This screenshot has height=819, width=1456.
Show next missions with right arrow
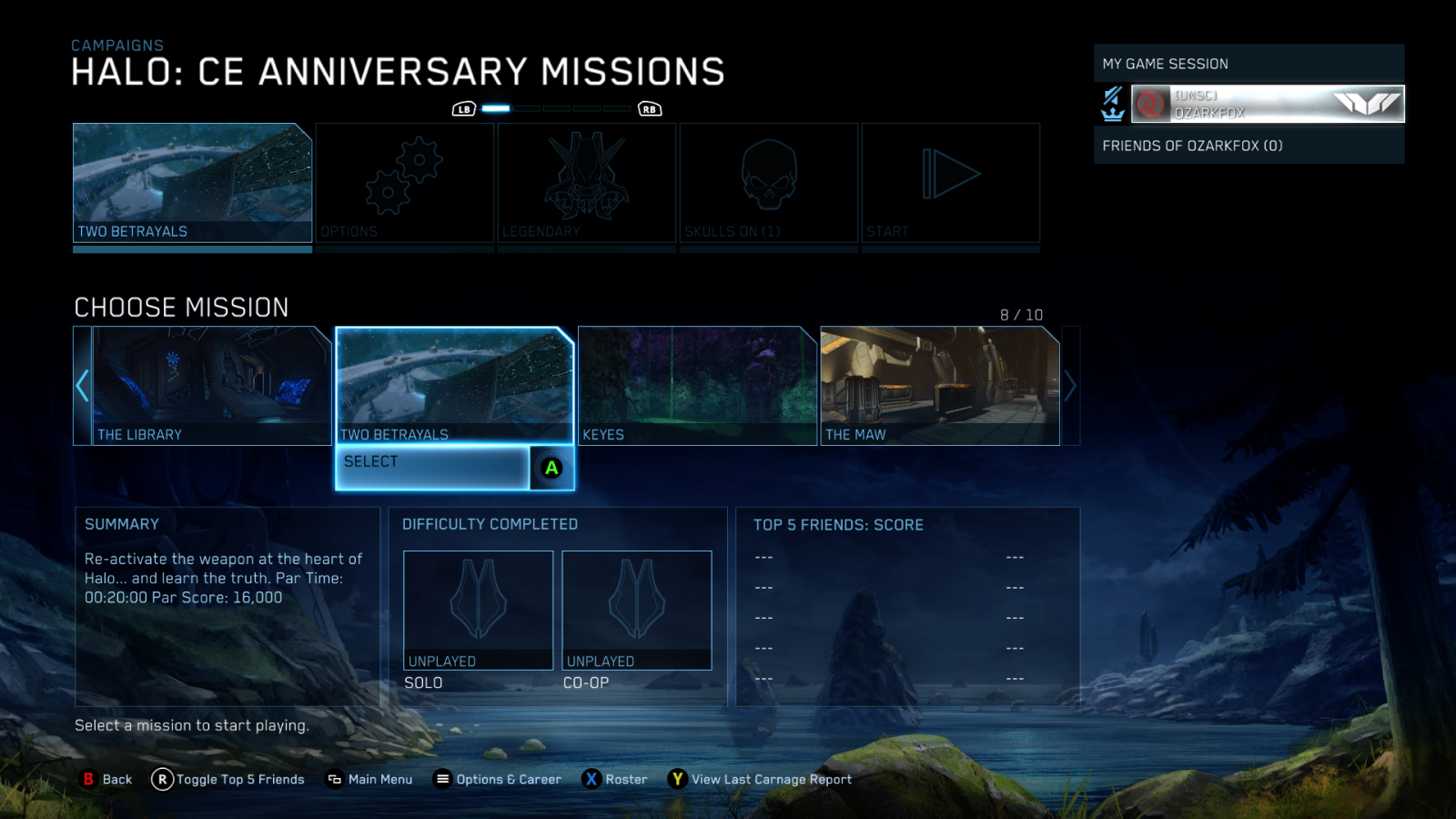1070,386
